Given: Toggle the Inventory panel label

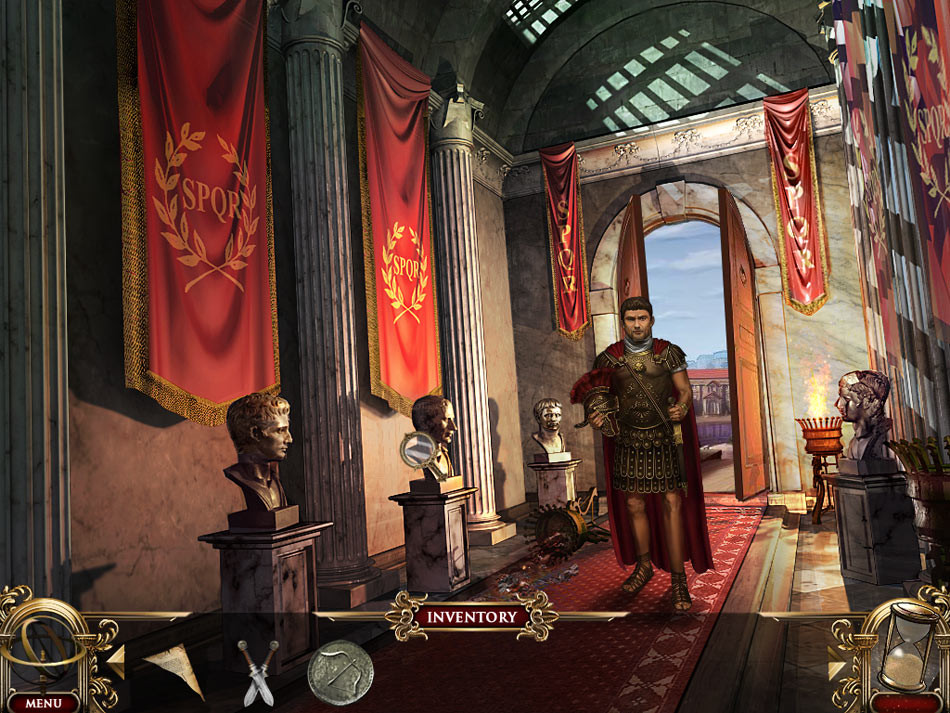Looking at the screenshot, I should coord(472,617).
